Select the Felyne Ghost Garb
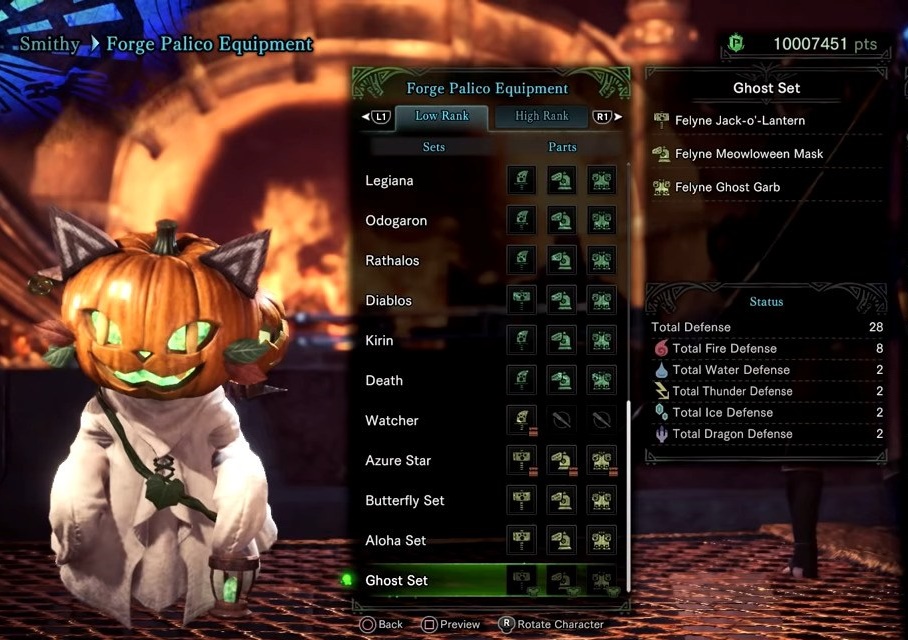This screenshot has width=908, height=640. [x=727, y=187]
